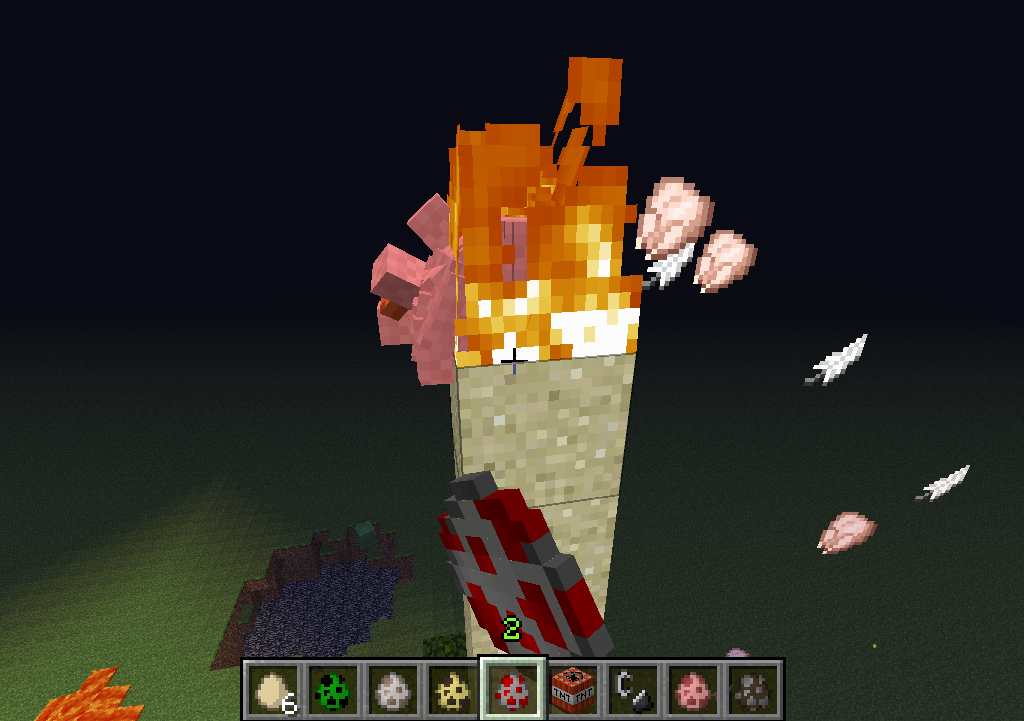Select the TNT block in the hotbar

[573, 688]
